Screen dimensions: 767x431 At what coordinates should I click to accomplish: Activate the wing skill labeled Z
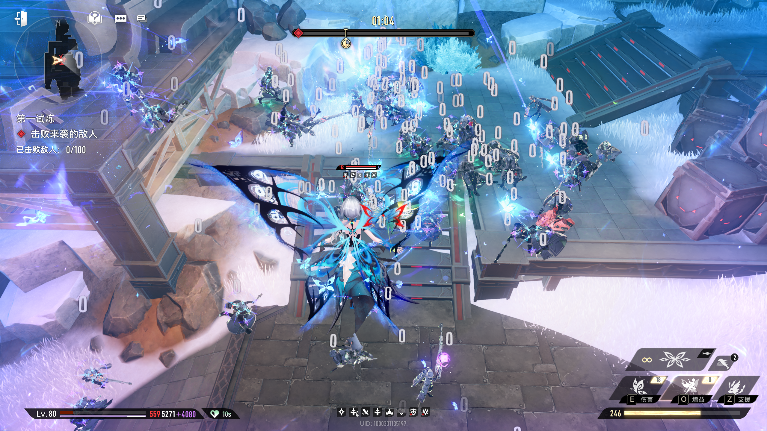tap(736, 389)
